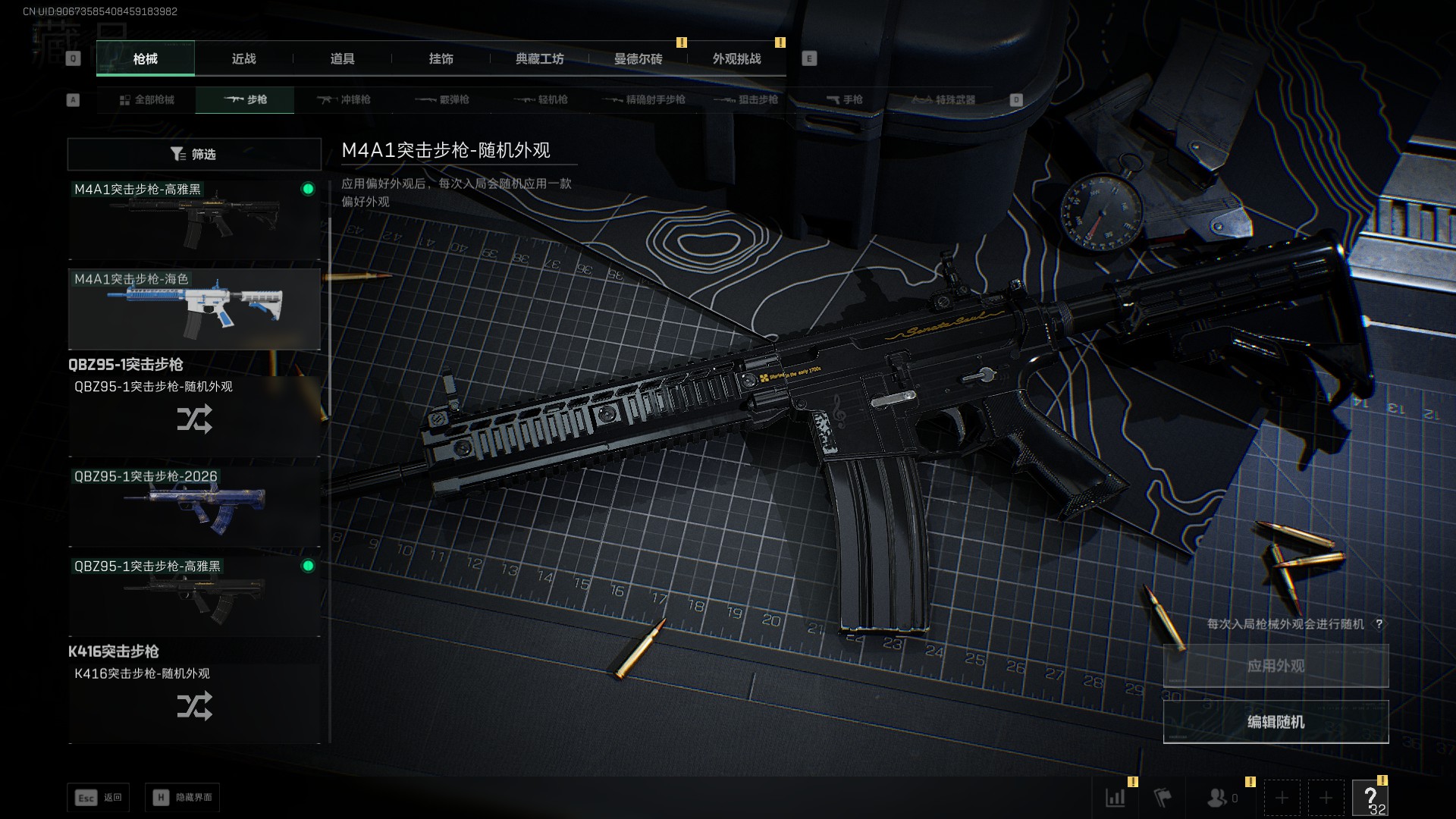Select QBZ95-1 随机外观 random skin entry
1456x819 pixels.
pyautogui.click(x=194, y=416)
